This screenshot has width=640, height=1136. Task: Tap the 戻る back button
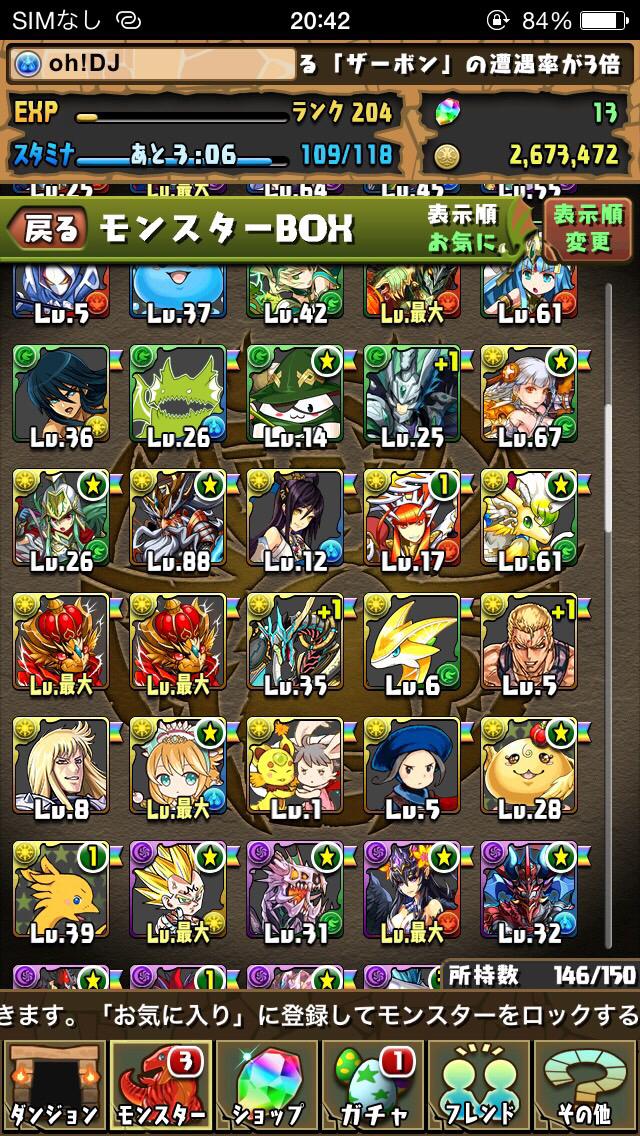(x=47, y=230)
